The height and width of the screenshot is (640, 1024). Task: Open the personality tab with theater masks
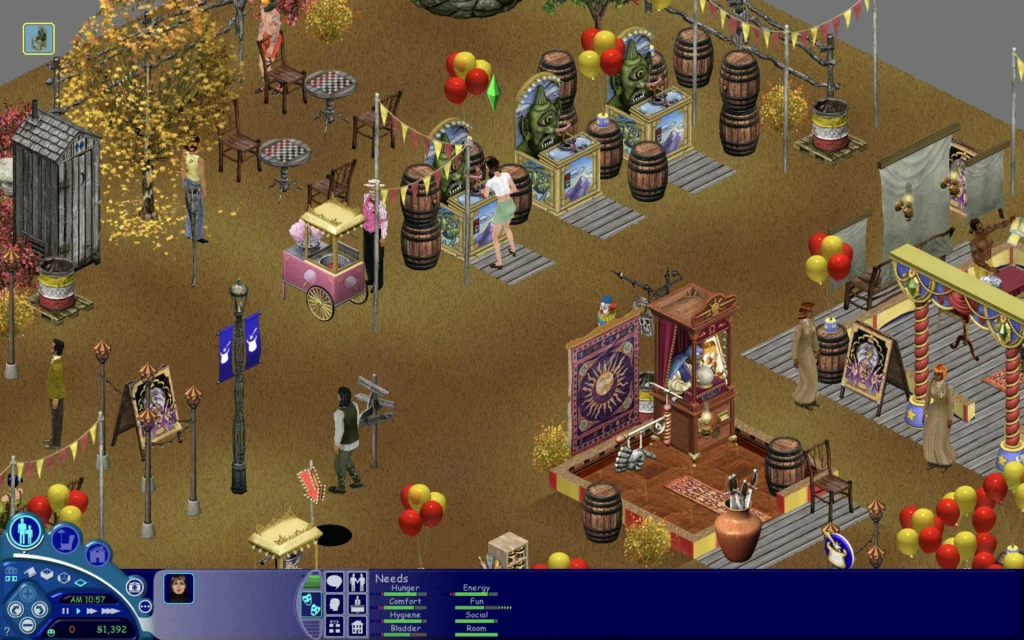312,604
